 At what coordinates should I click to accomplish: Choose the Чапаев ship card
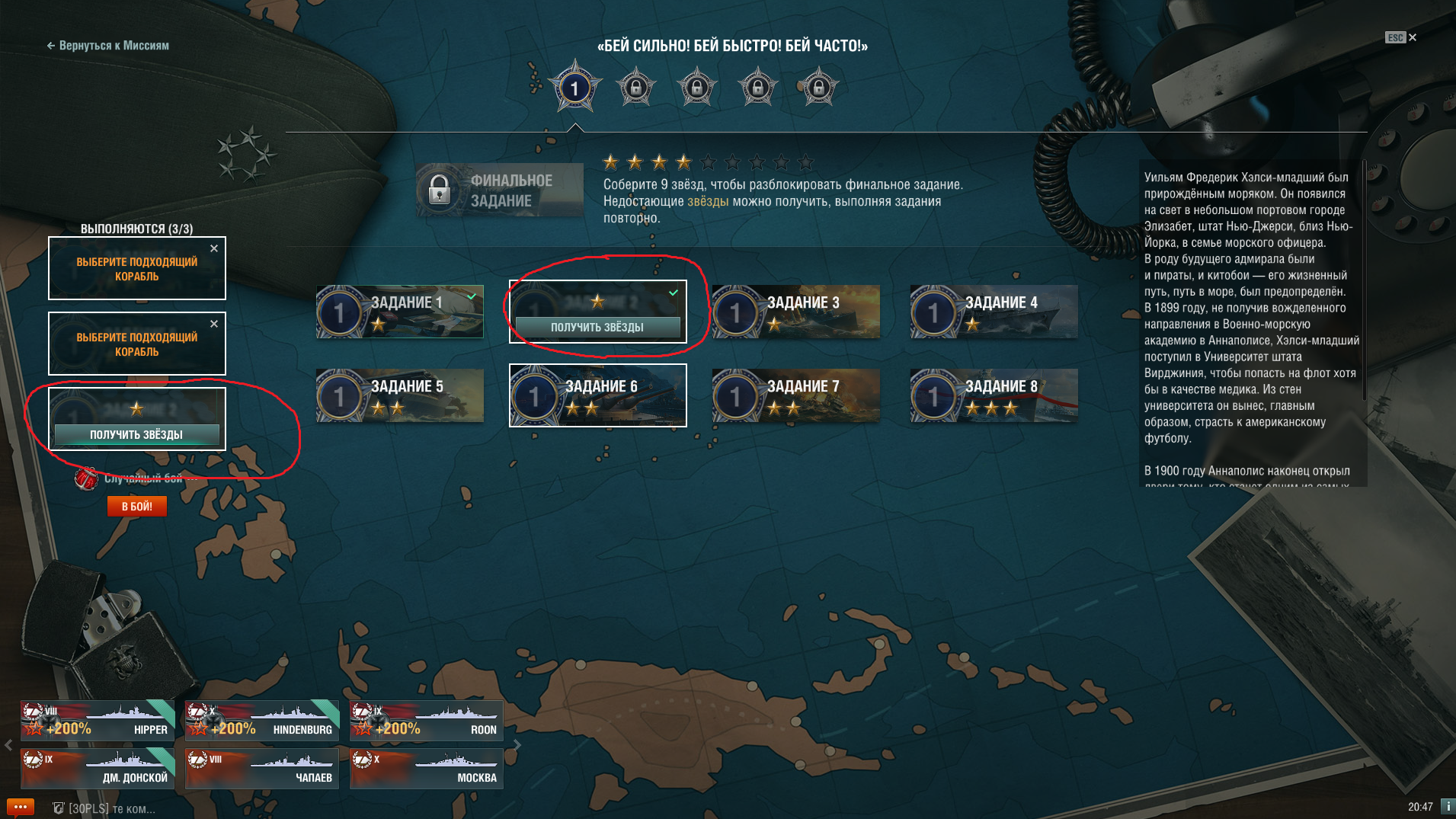point(262,768)
